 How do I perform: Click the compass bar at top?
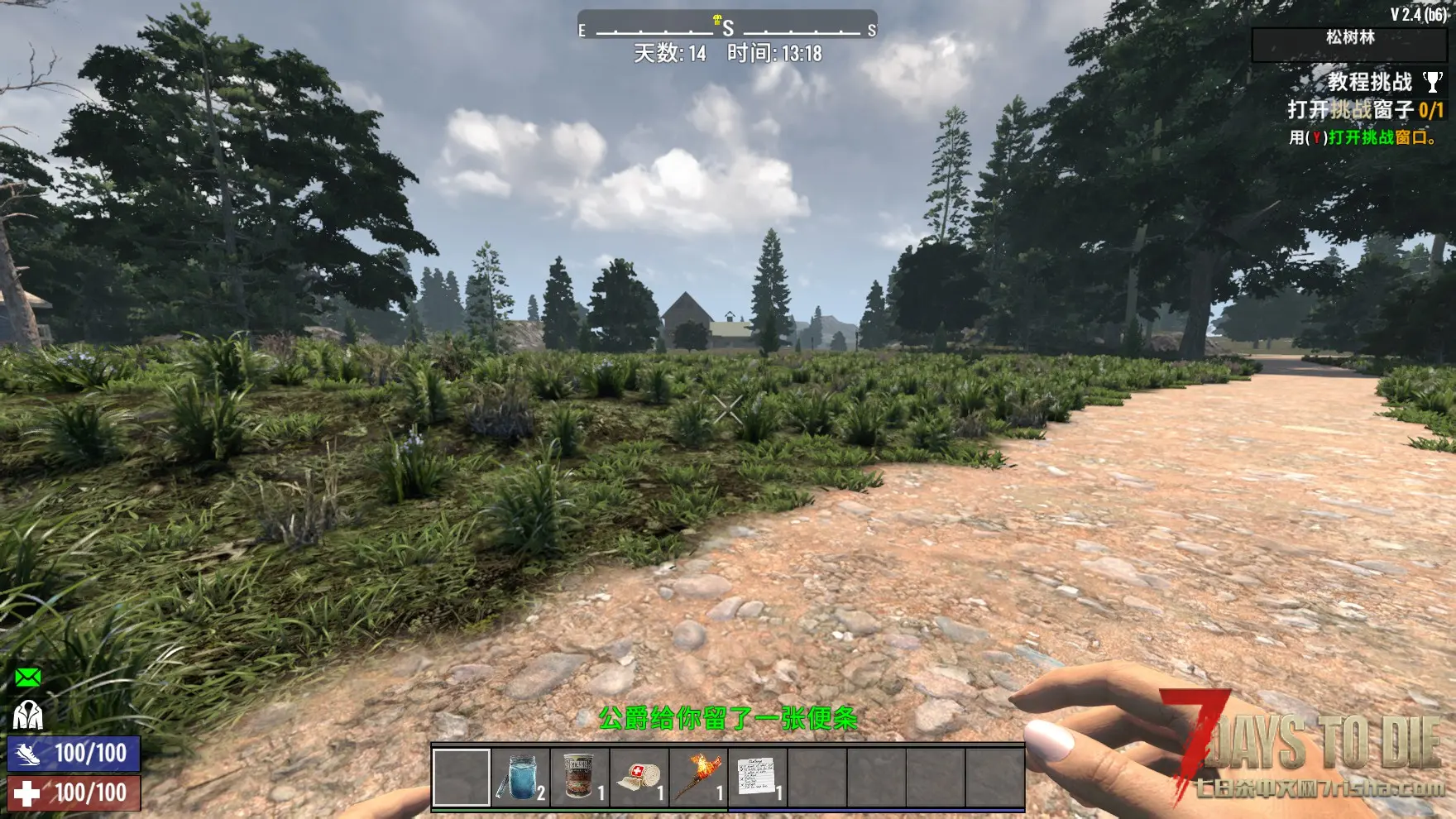pos(727,27)
